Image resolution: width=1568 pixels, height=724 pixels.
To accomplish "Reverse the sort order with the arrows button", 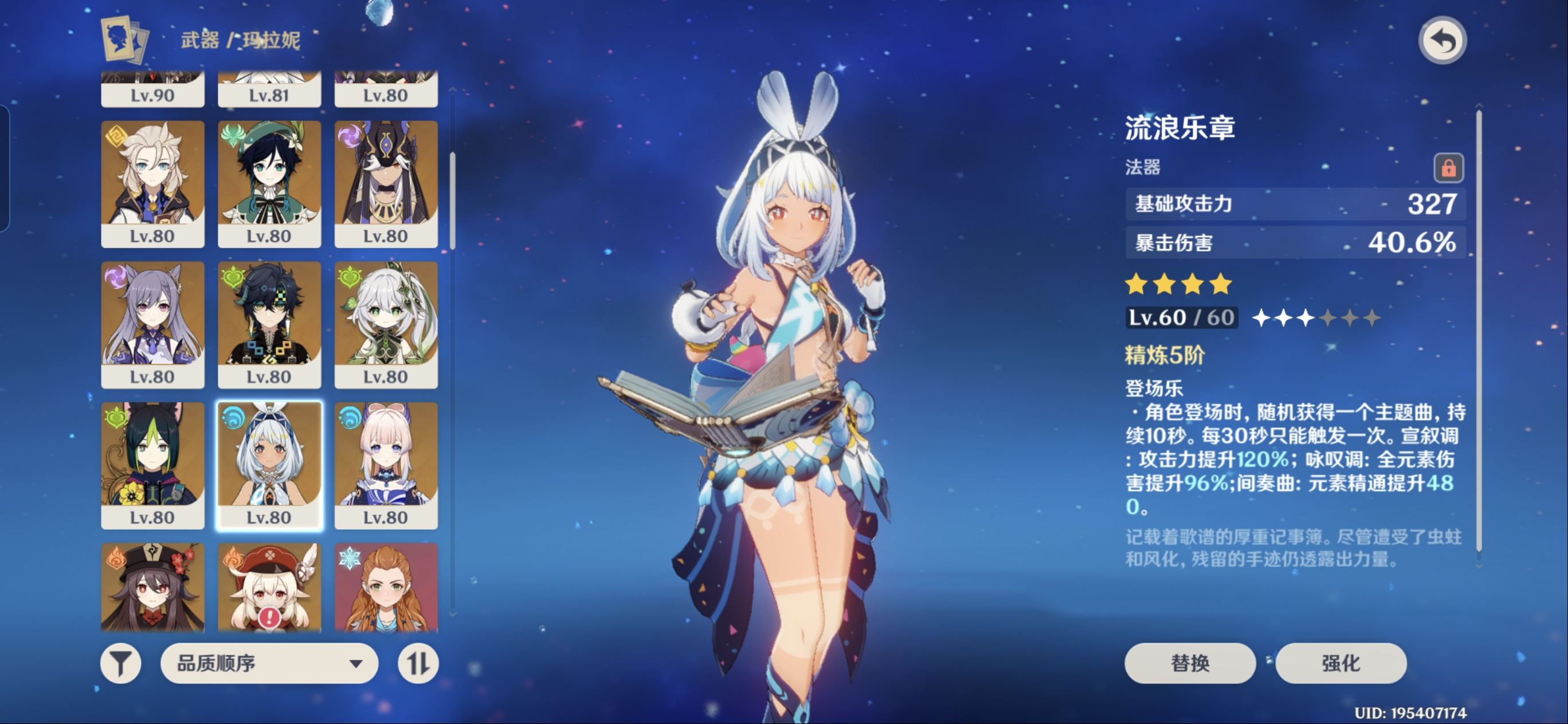I will [x=418, y=663].
